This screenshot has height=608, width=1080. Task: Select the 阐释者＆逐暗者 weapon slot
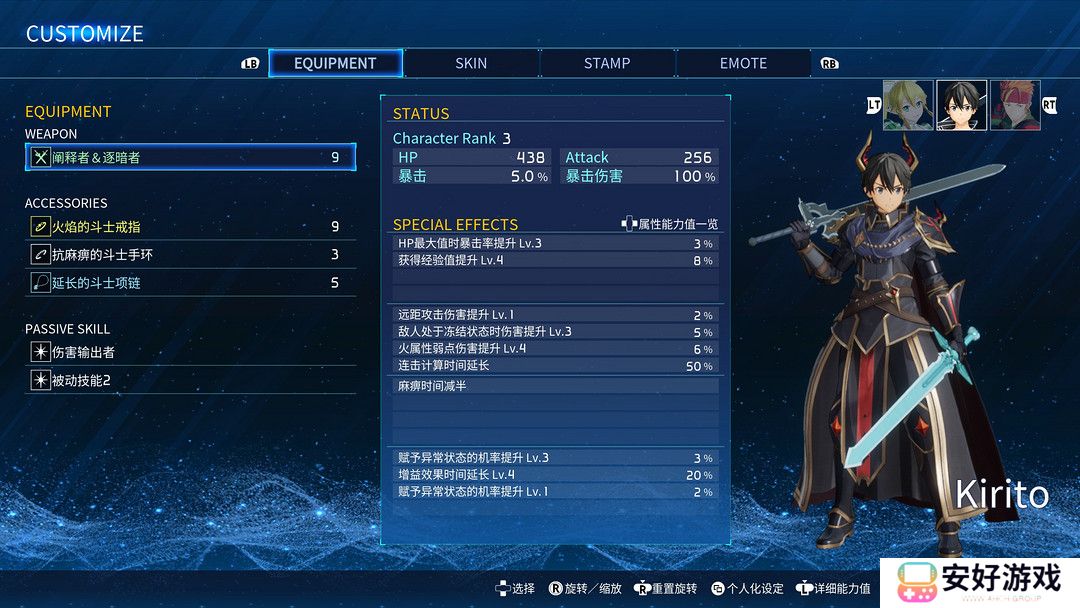[190, 157]
